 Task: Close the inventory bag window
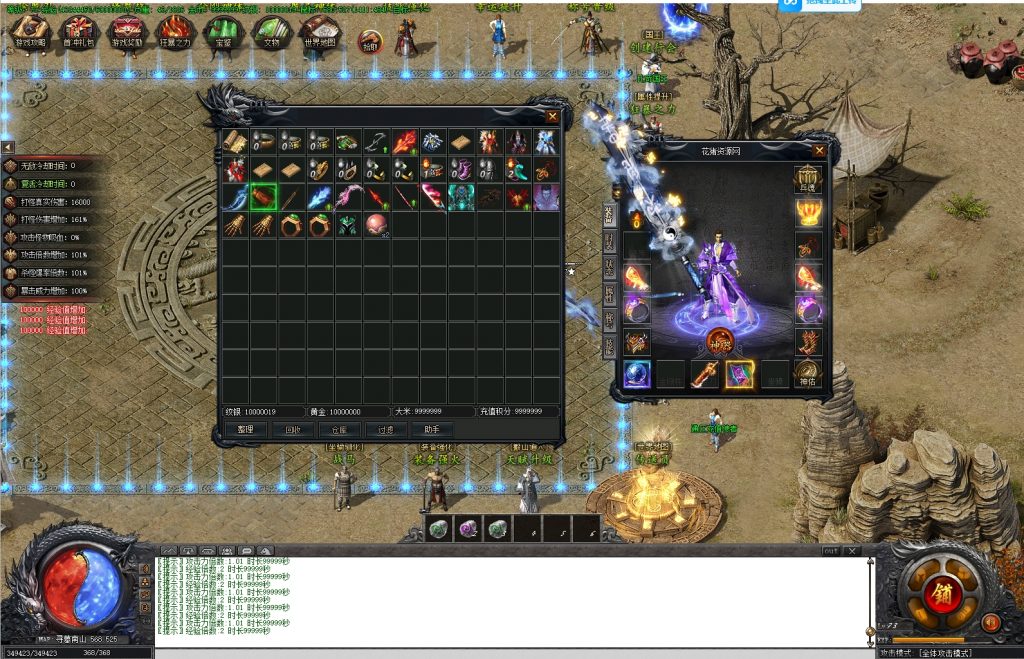tap(552, 116)
